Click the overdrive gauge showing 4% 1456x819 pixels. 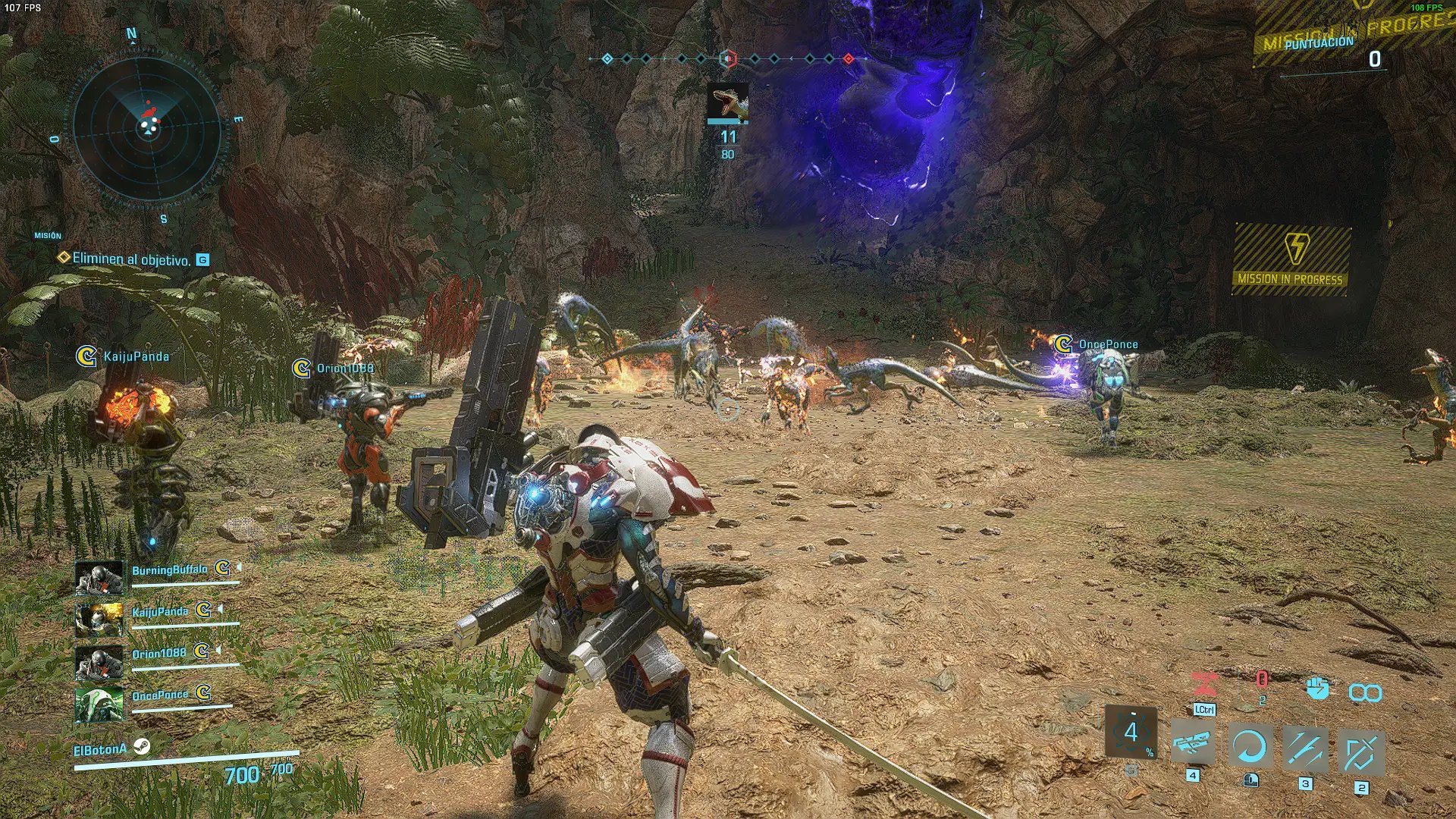pyautogui.click(x=1131, y=733)
